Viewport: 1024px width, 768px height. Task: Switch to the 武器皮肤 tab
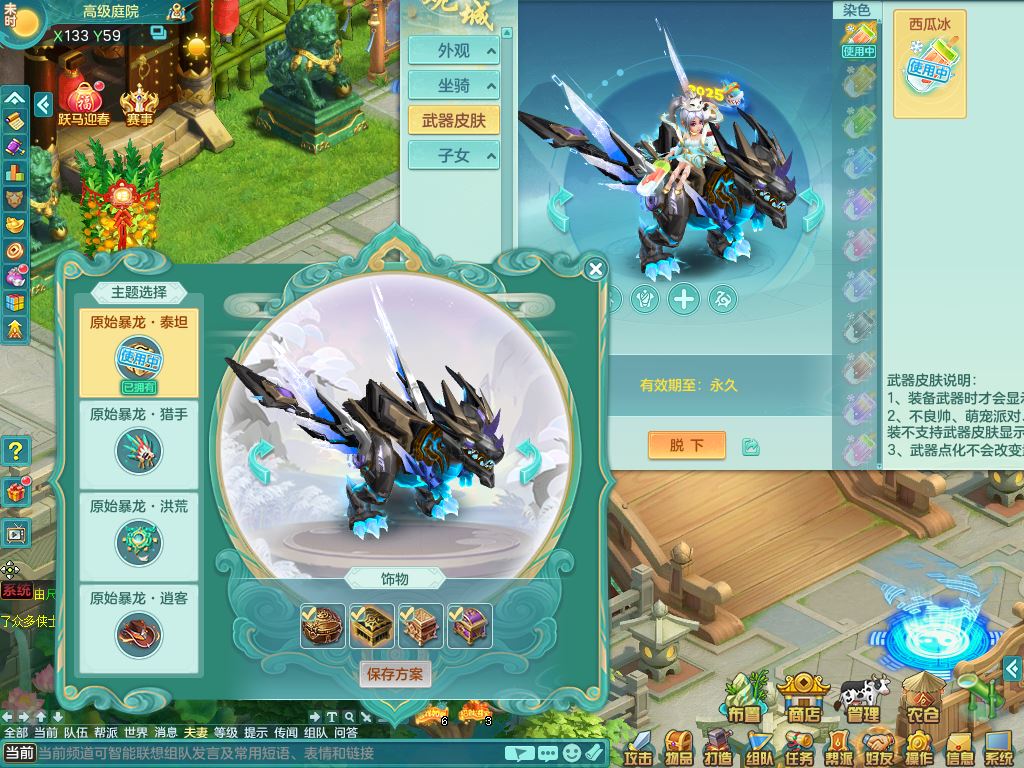[453, 120]
